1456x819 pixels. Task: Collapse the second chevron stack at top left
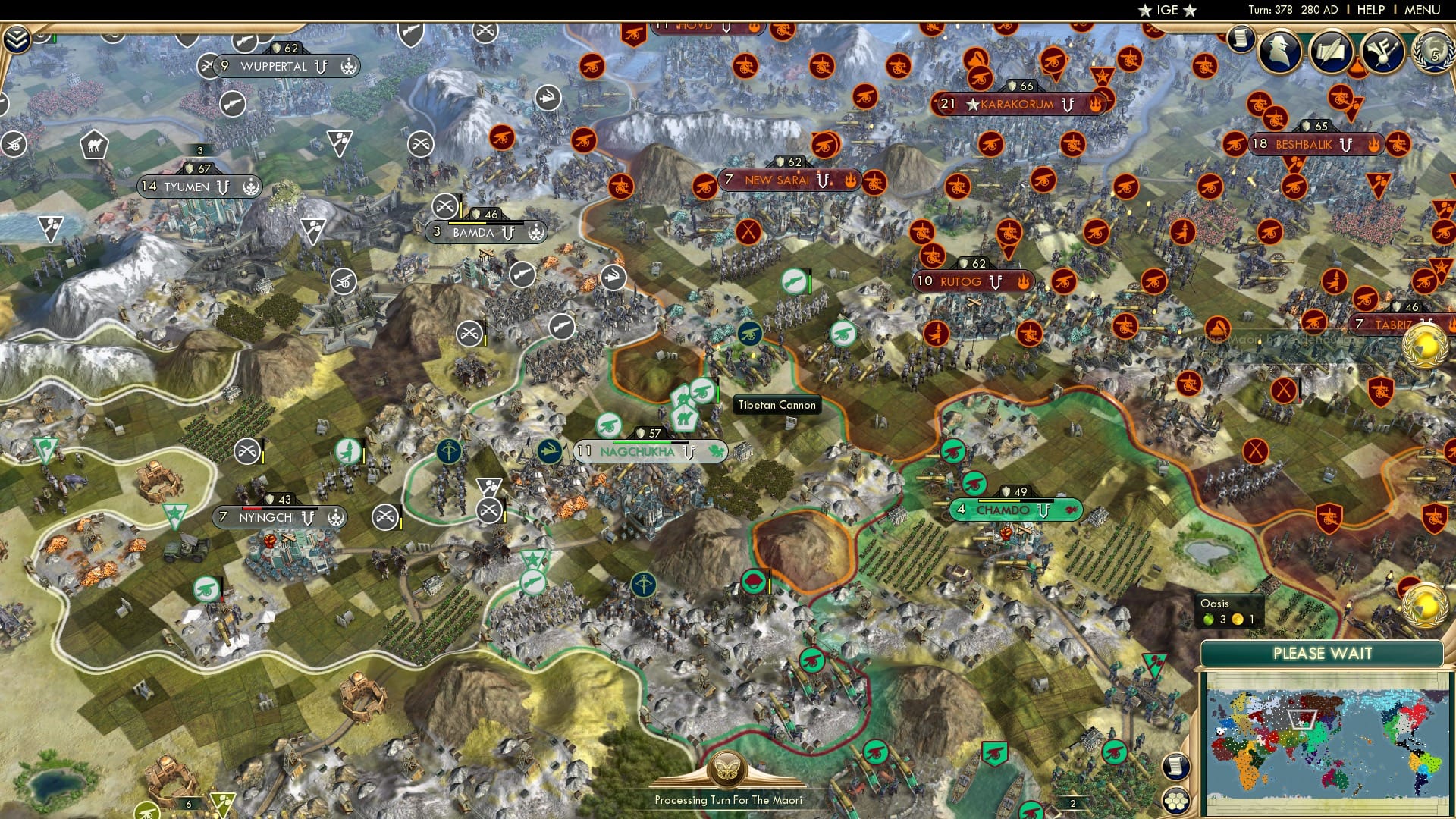(x=15, y=44)
